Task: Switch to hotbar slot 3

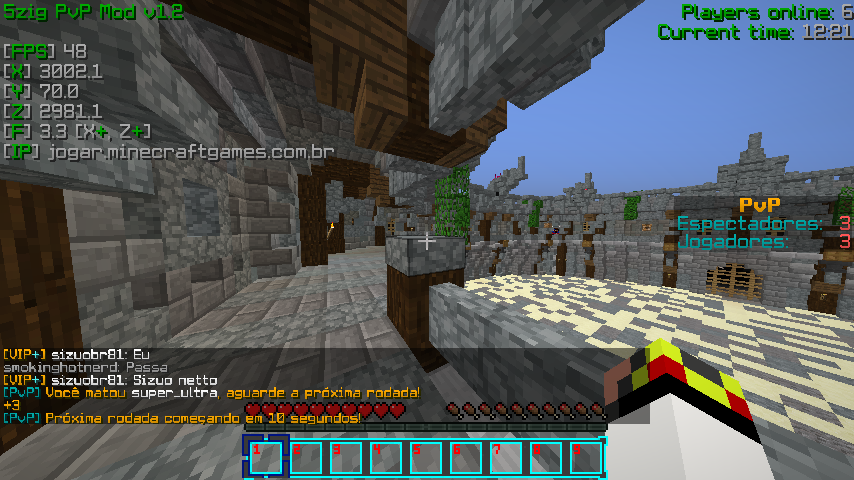Action: (345, 457)
